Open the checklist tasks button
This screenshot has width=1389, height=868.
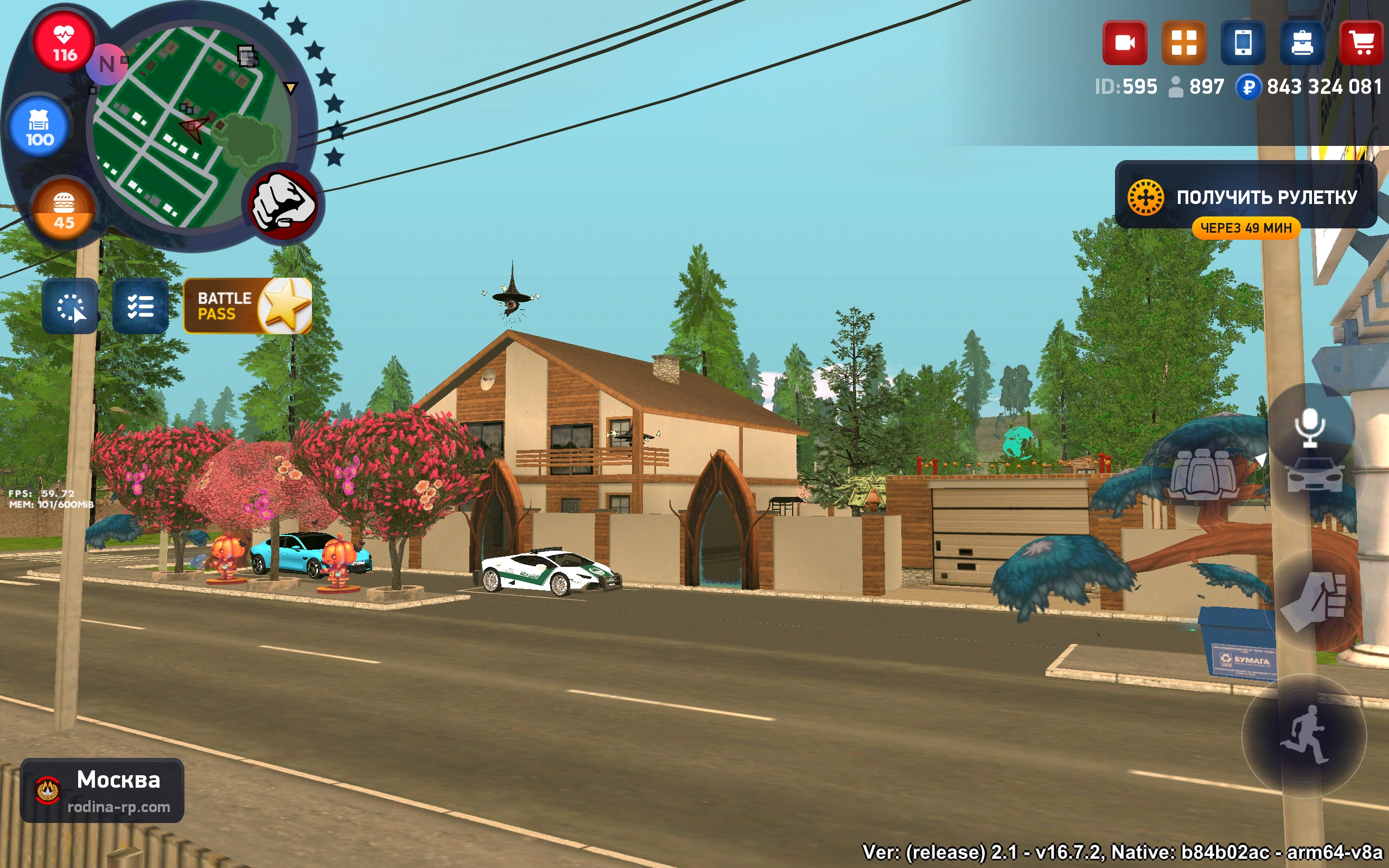point(140,306)
